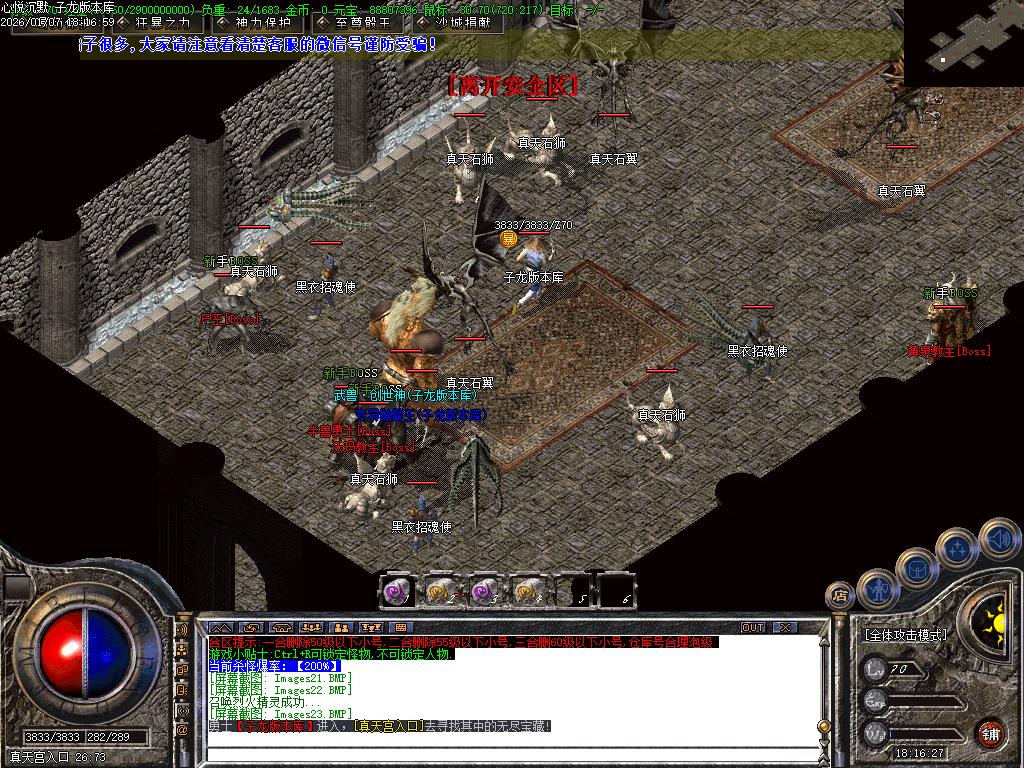Open the minimap in the corner
The width and height of the screenshot is (1024, 768).
(963, 43)
